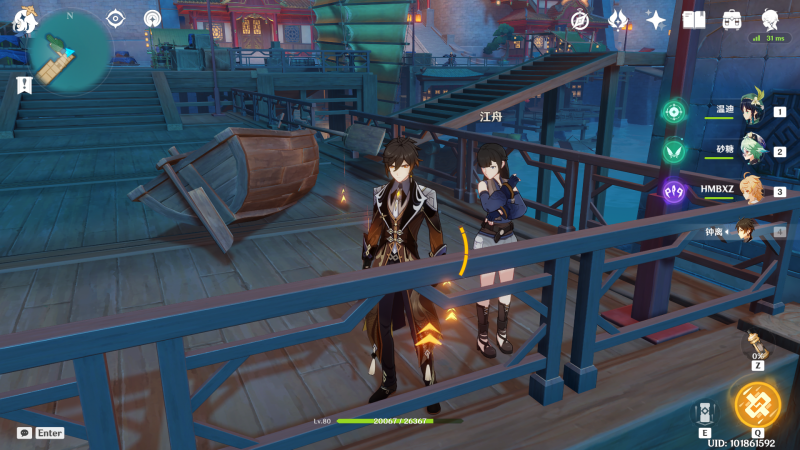
Task: Open the events compass icon
Action: point(581,19)
